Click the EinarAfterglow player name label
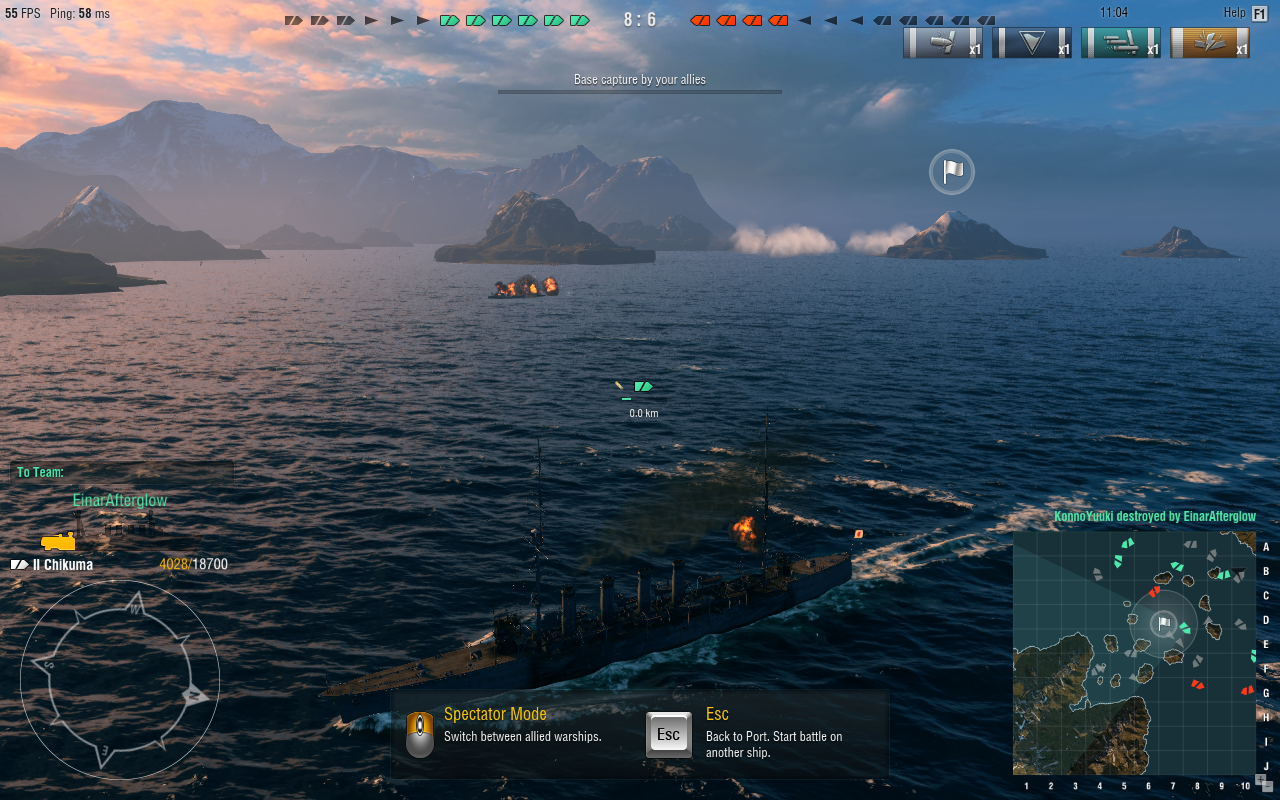 pyautogui.click(x=120, y=500)
